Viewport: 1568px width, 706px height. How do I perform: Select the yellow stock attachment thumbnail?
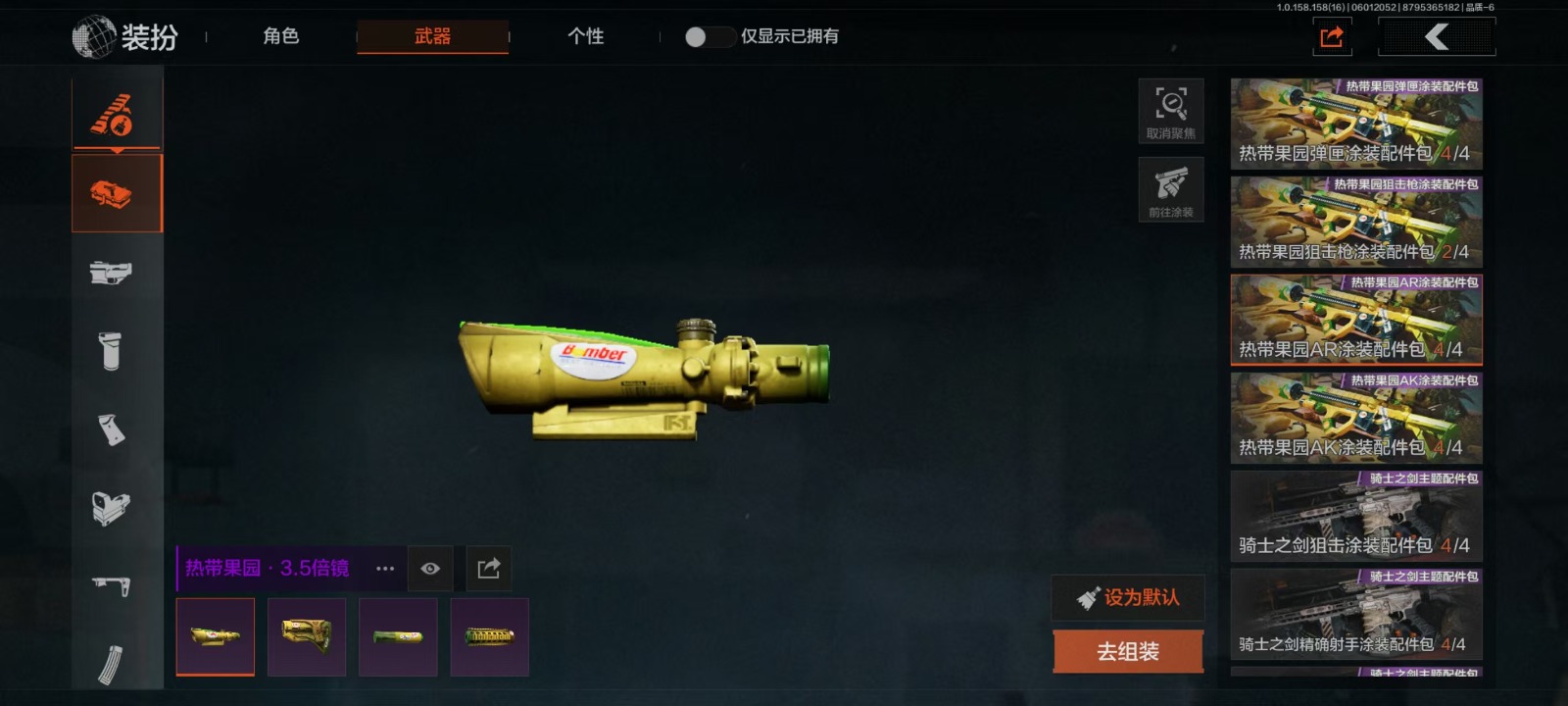click(307, 637)
